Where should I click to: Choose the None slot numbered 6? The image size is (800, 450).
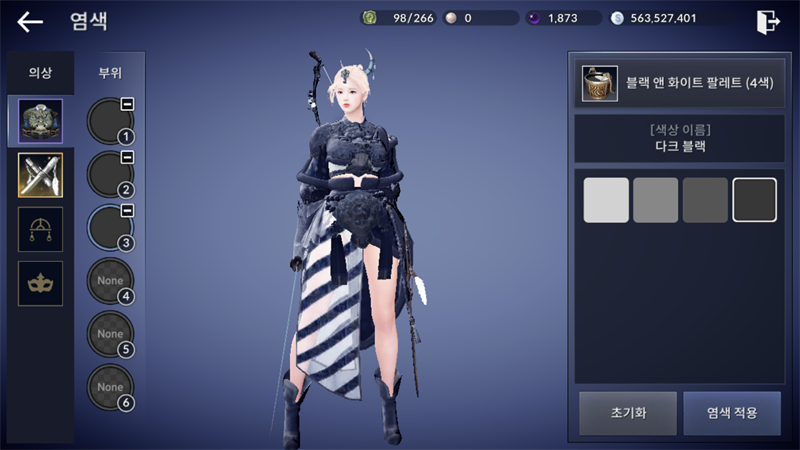point(110,388)
